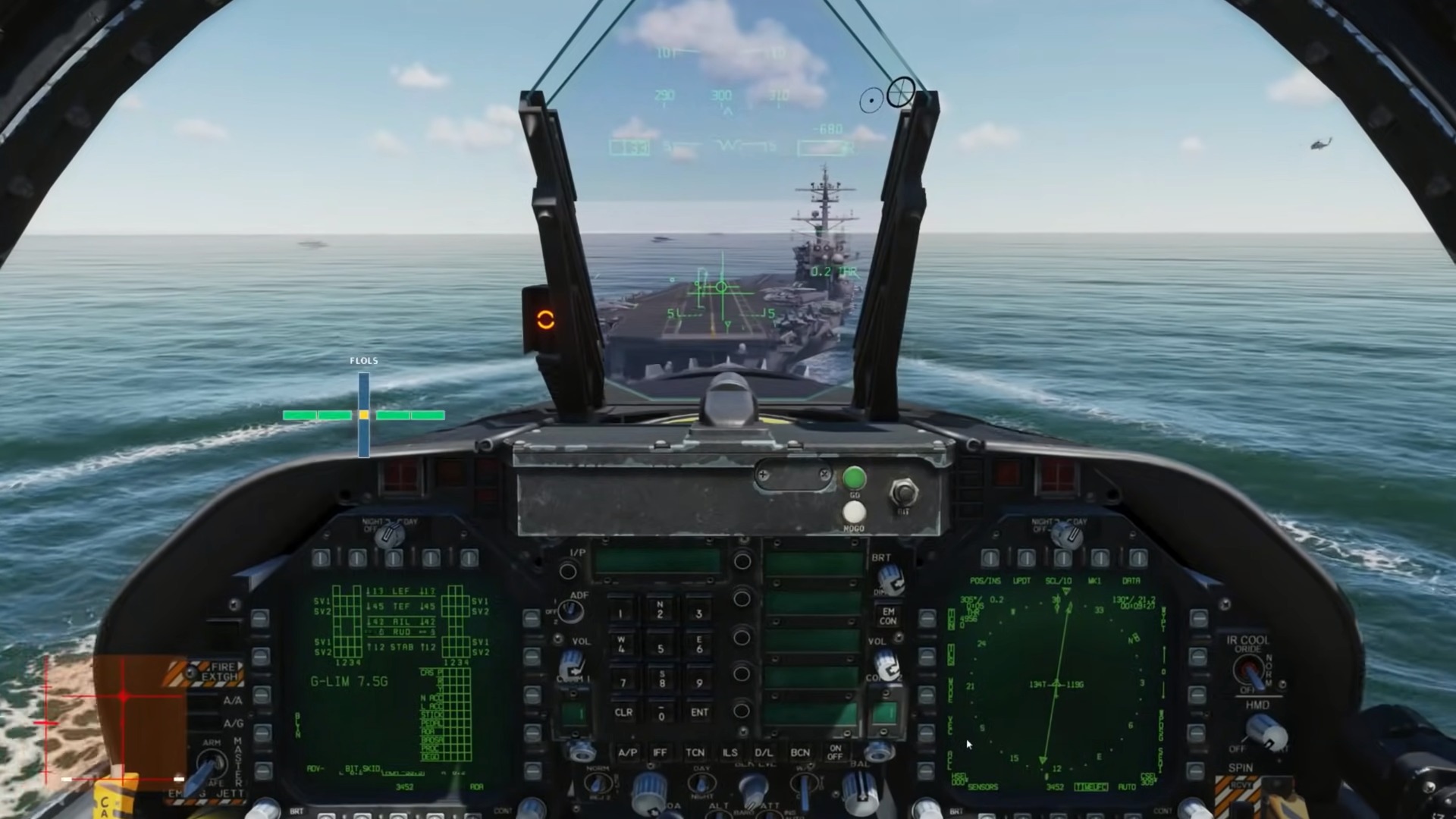Select IFF on the up-front controller
The image size is (1456, 819).
tap(661, 752)
